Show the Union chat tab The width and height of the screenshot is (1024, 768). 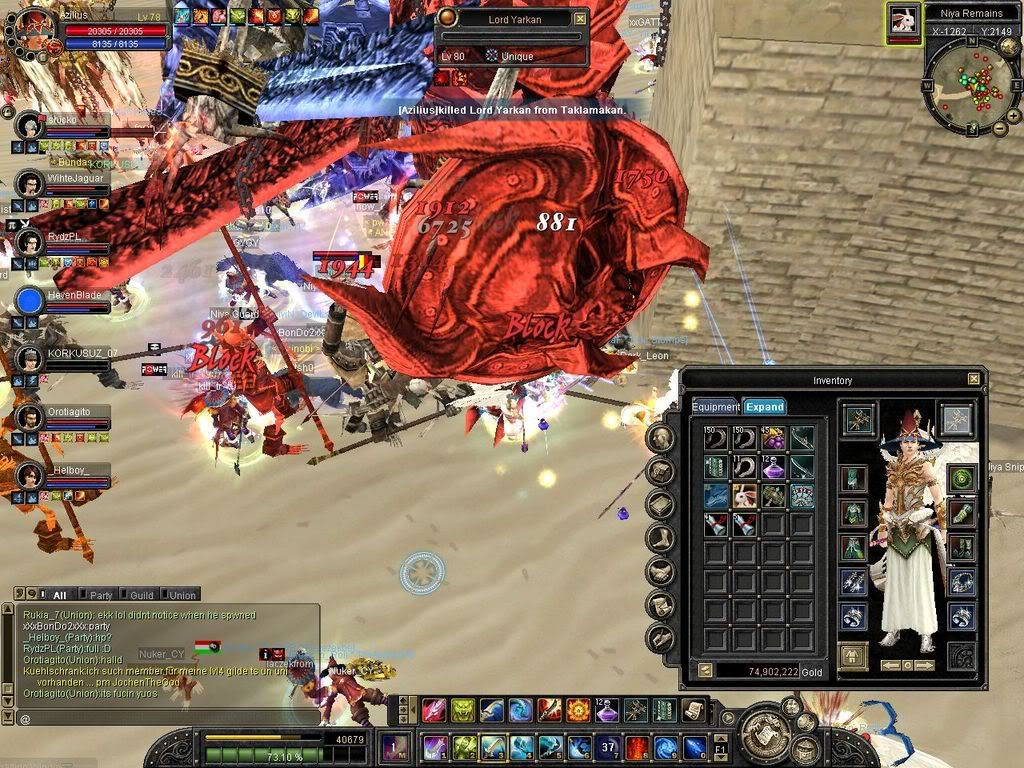click(182, 595)
